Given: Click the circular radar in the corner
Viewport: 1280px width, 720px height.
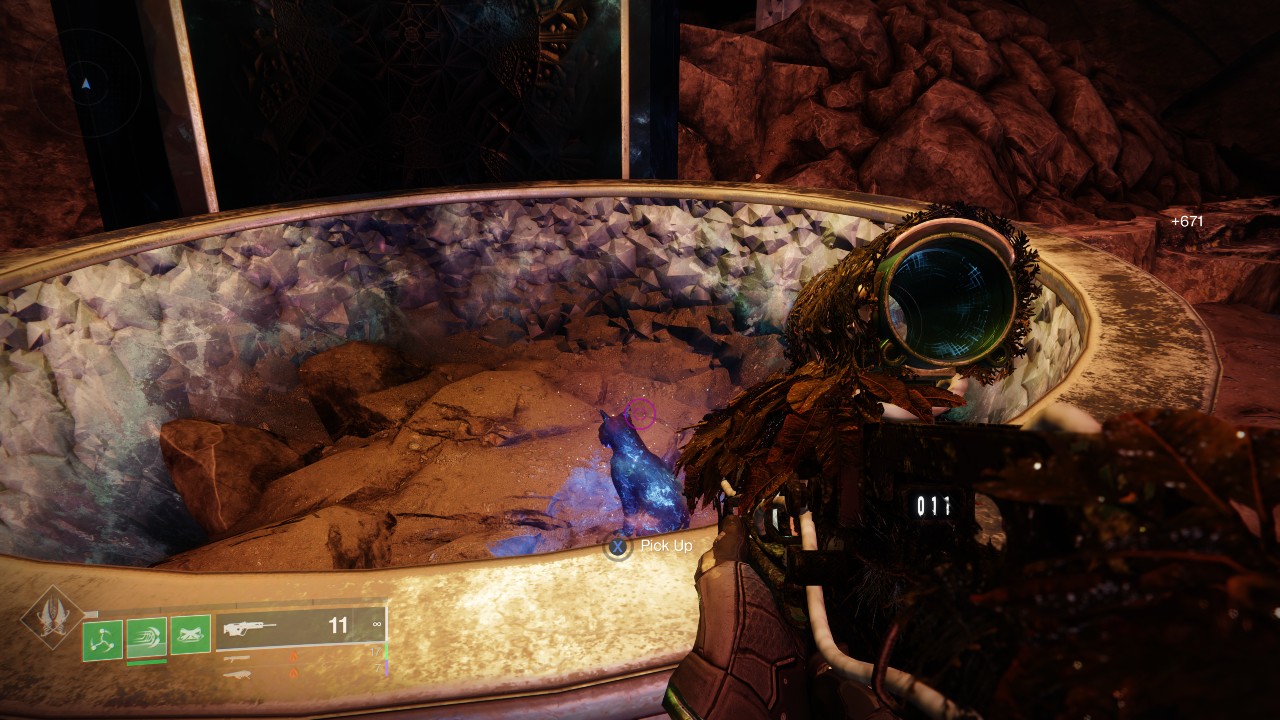Looking at the screenshot, I should 86,83.
